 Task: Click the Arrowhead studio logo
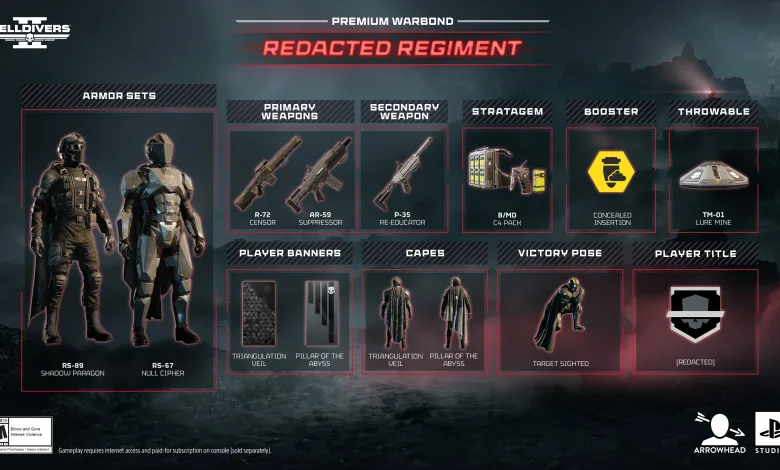coord(720,432)
